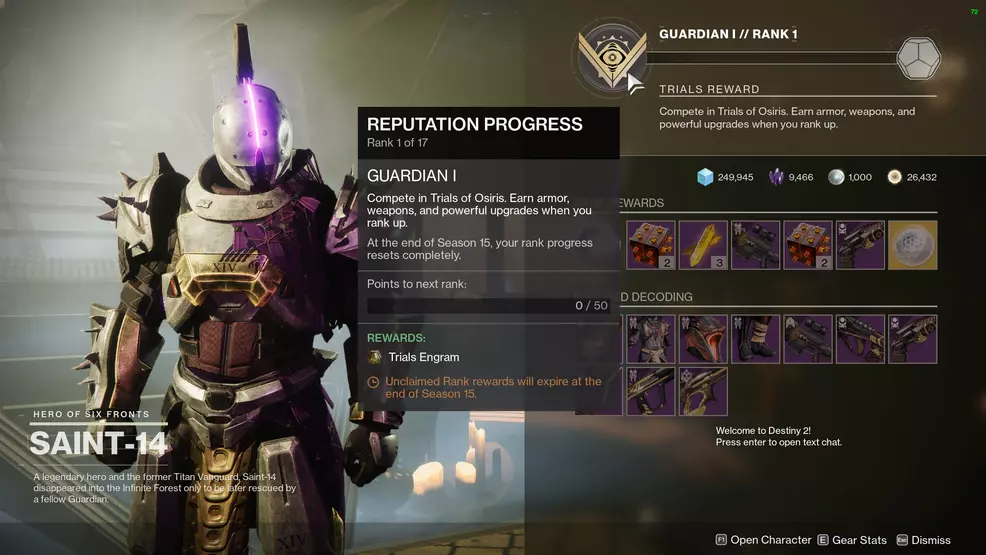Pick the scout rifle in the Decoding section
The height and width of the screenshot is (555, 986).
pyautogui.click(x=807, y=339)
